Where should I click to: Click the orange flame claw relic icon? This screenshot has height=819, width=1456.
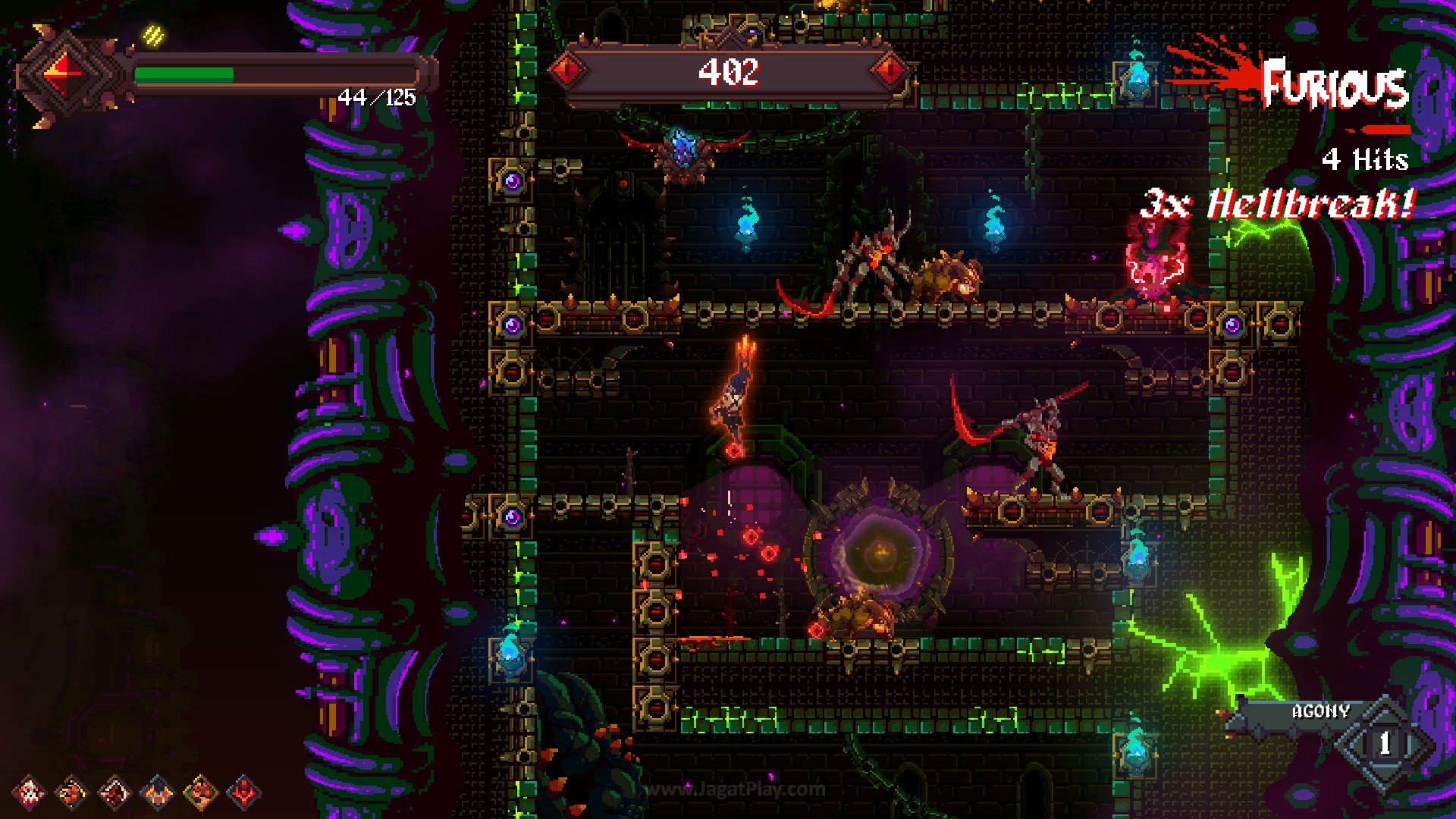73,792
